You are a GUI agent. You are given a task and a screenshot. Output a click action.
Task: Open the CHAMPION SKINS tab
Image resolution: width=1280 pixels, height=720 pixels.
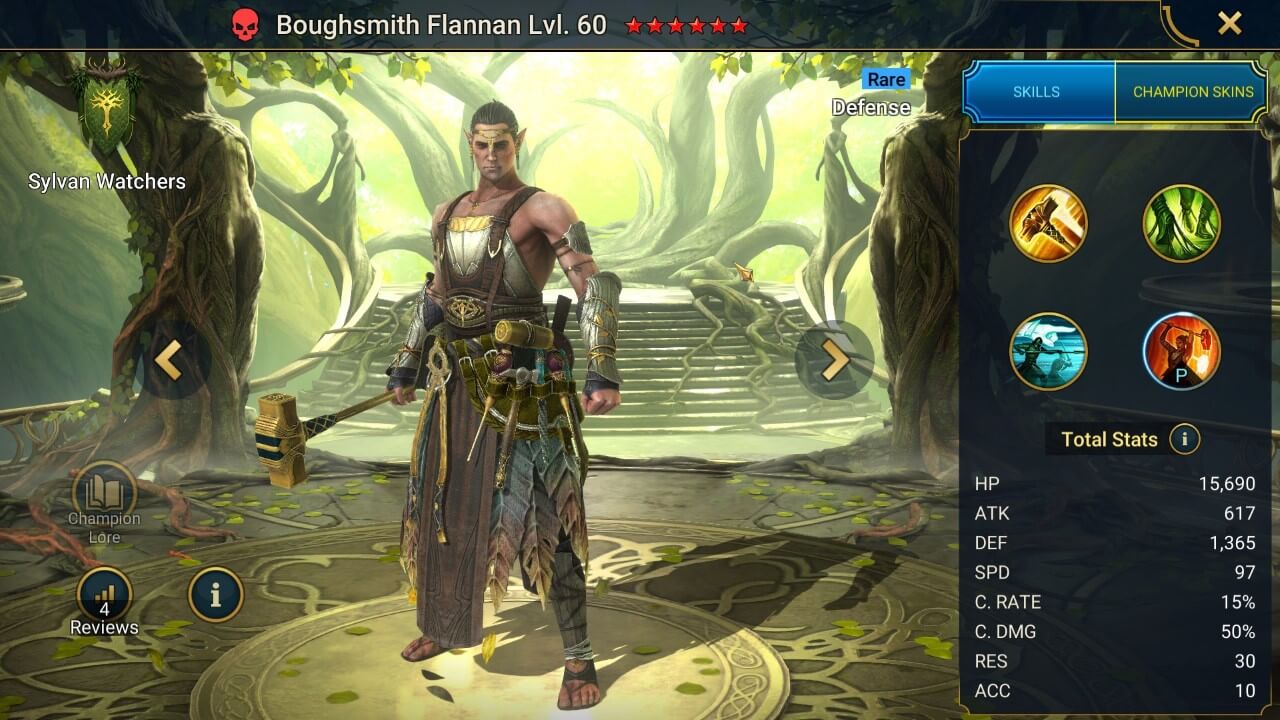(1192, 92)
